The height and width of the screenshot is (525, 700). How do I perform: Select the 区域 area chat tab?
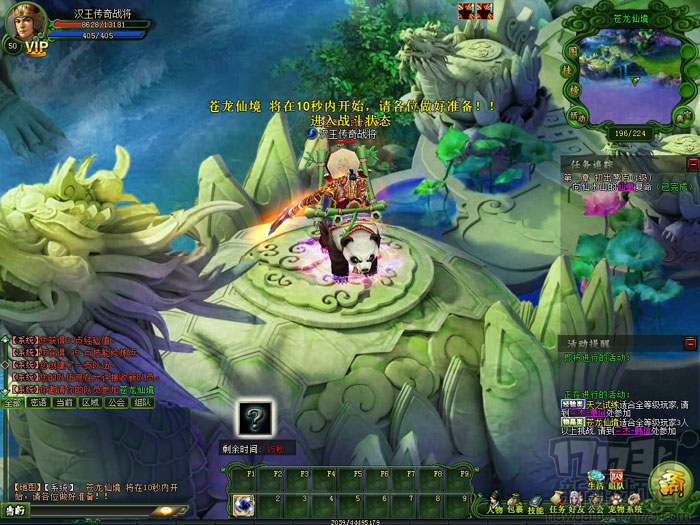click(x=90, y=402)
